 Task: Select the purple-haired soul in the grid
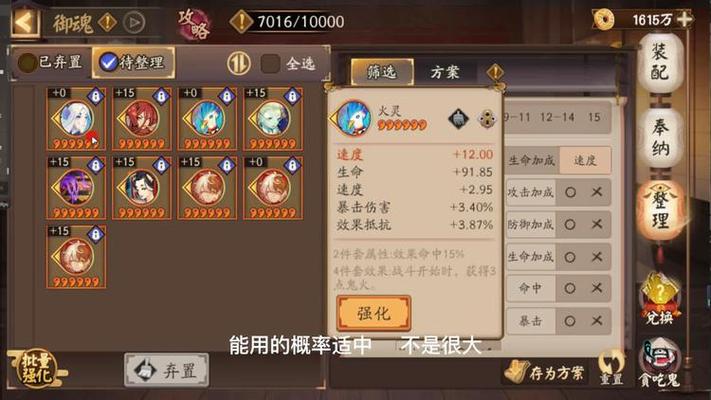pos(73,185)
